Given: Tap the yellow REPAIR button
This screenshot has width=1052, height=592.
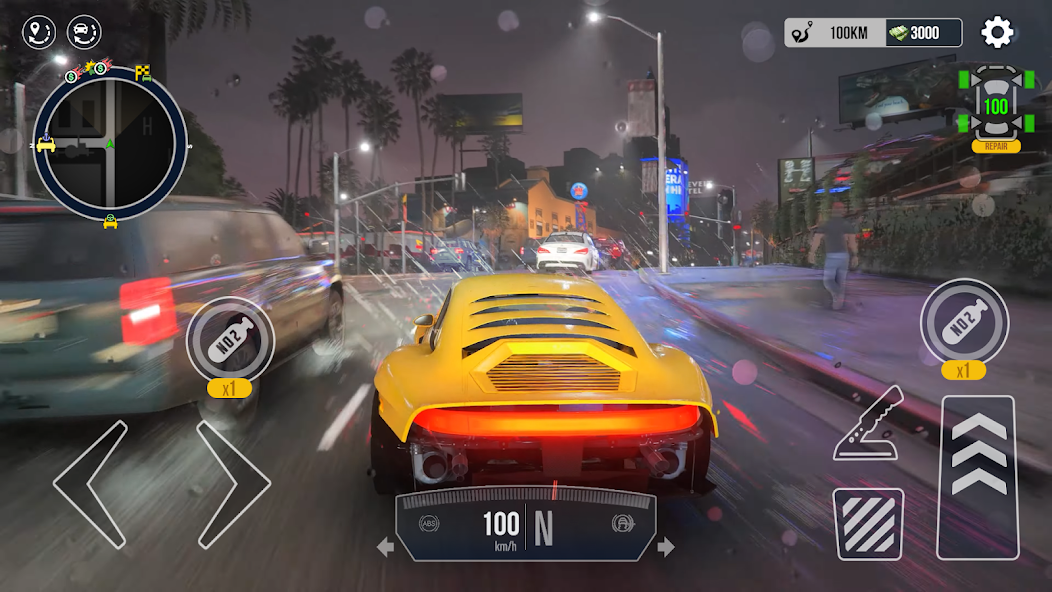Looking at the screenshot, I should coord(996,146).
